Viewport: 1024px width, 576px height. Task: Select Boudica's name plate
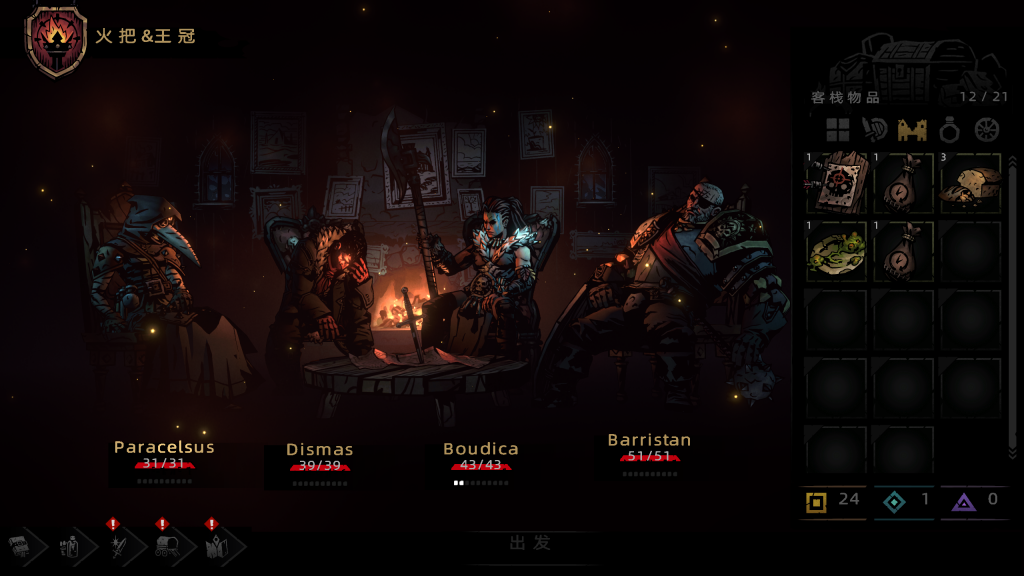(481, 449)
